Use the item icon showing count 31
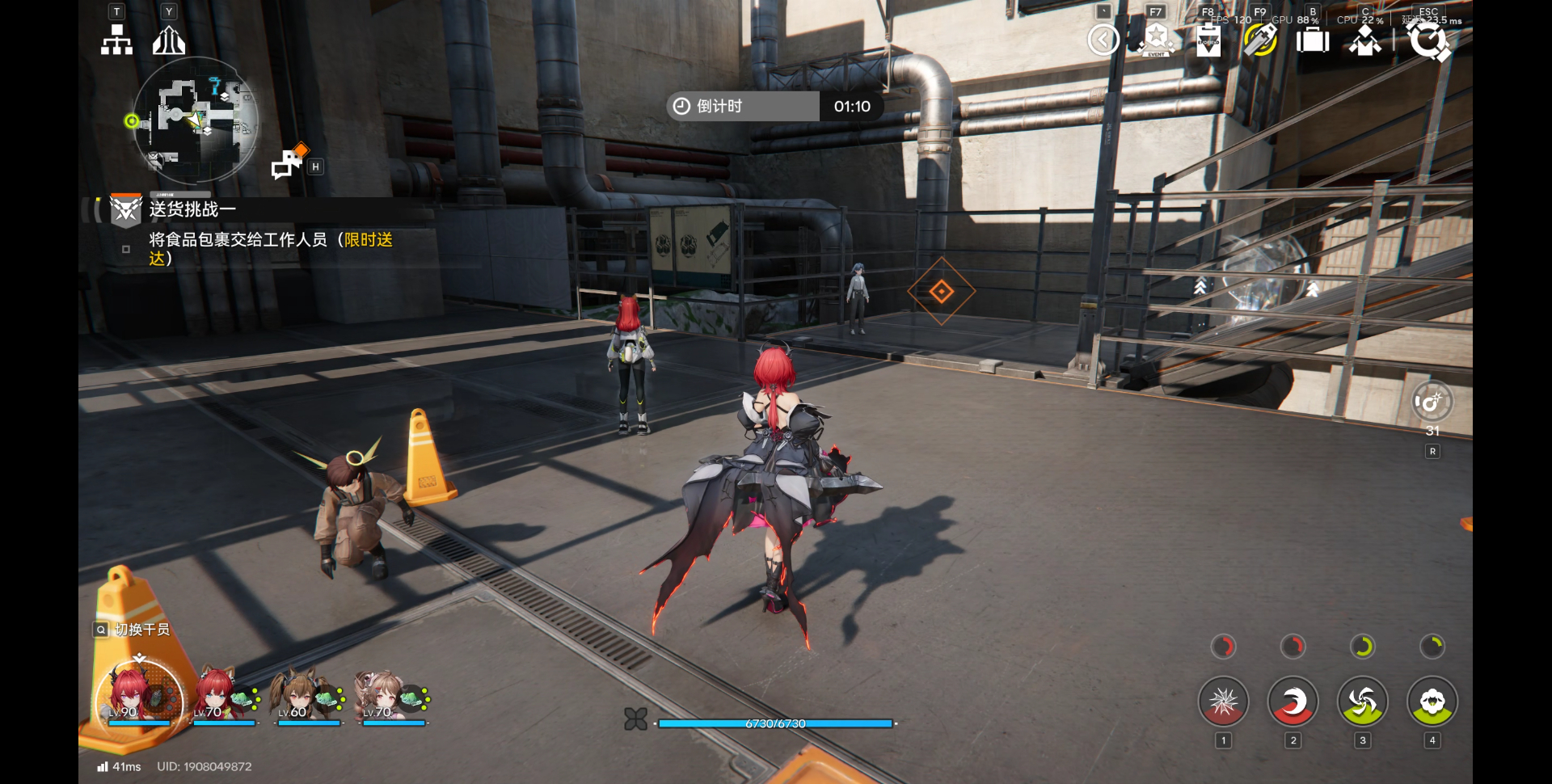 1432,402
